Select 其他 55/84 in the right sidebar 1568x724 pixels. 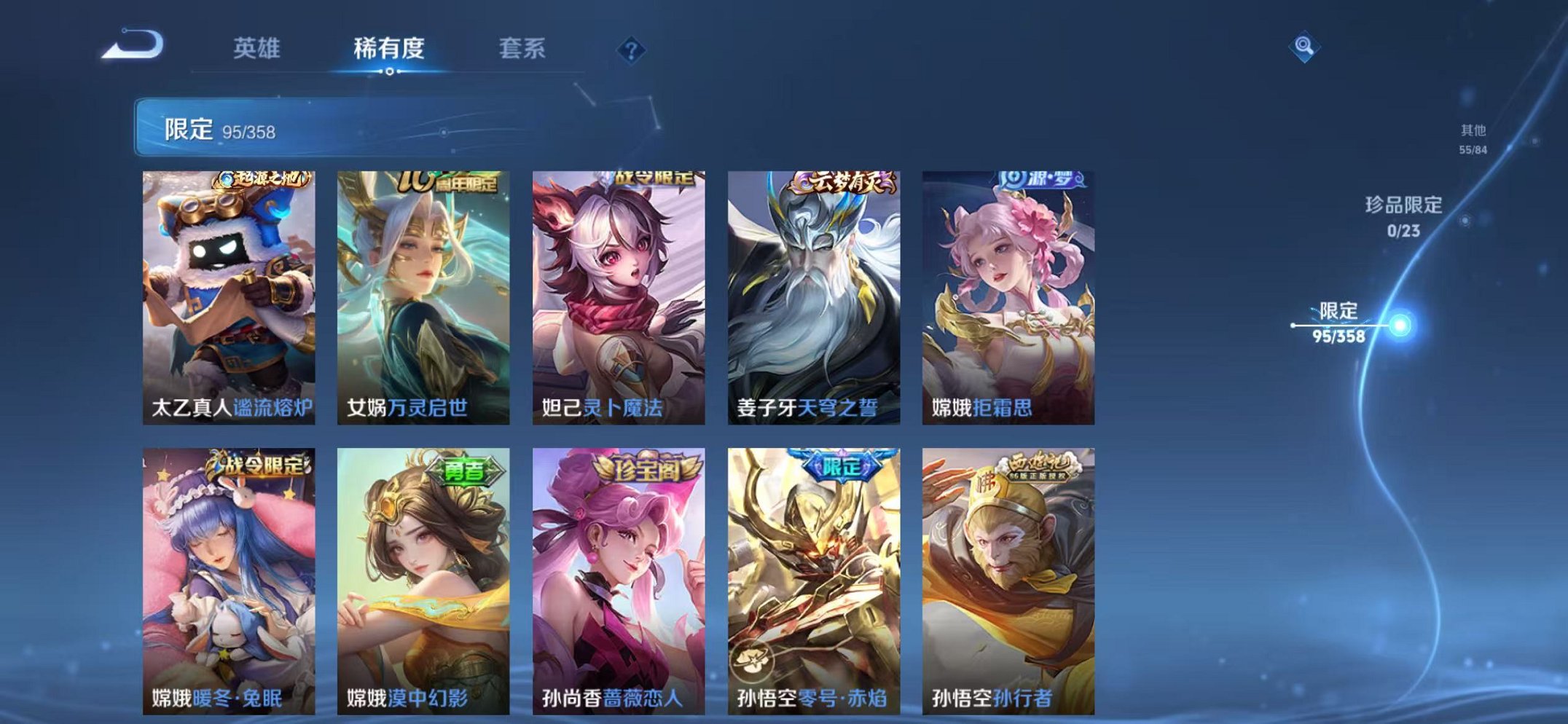pyautogui.click(x=1472, y=137)
